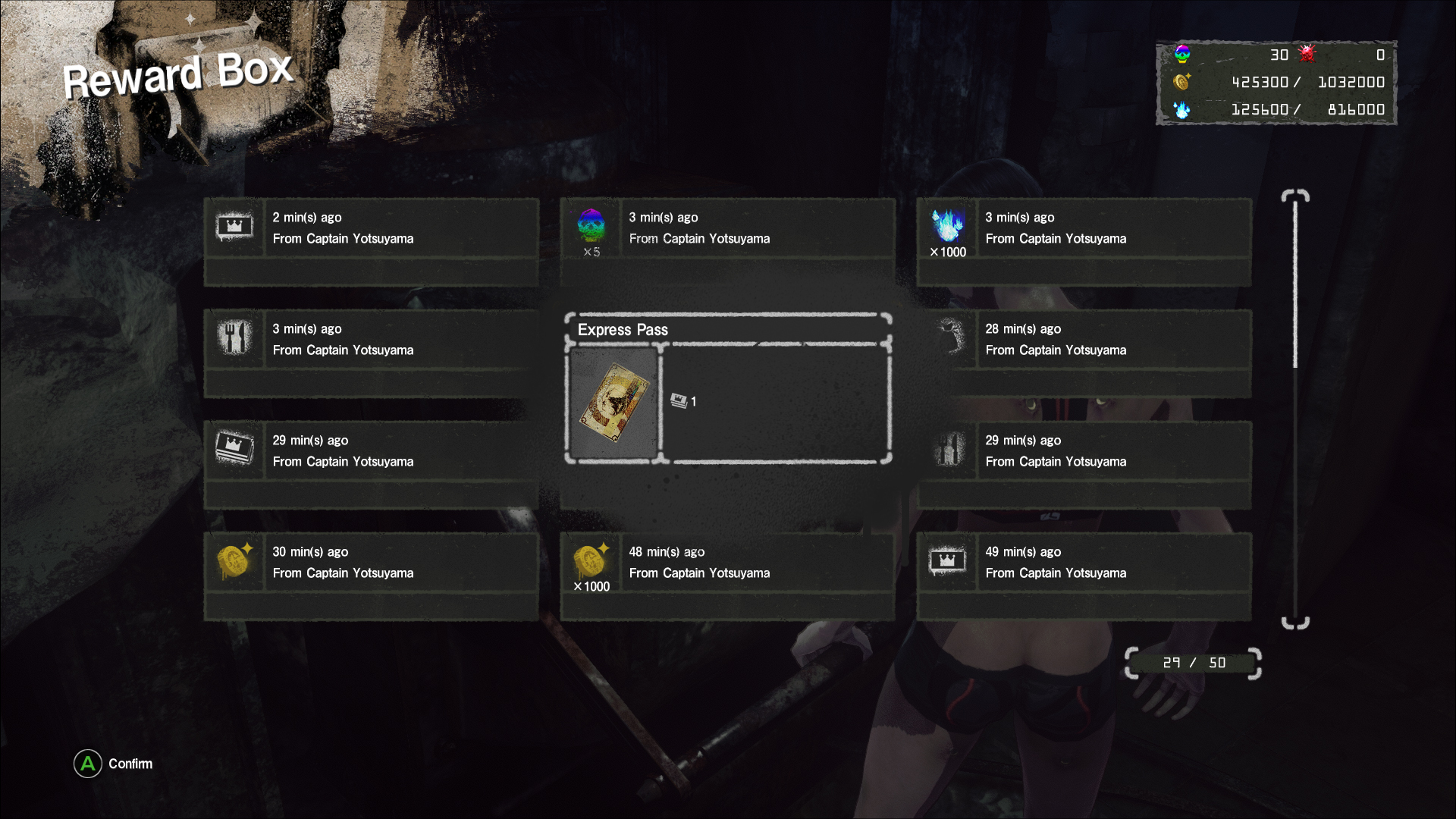1456x819 pixels.
Task: Click the red spiky token icon beside the 0
Action: point(1306,54)
